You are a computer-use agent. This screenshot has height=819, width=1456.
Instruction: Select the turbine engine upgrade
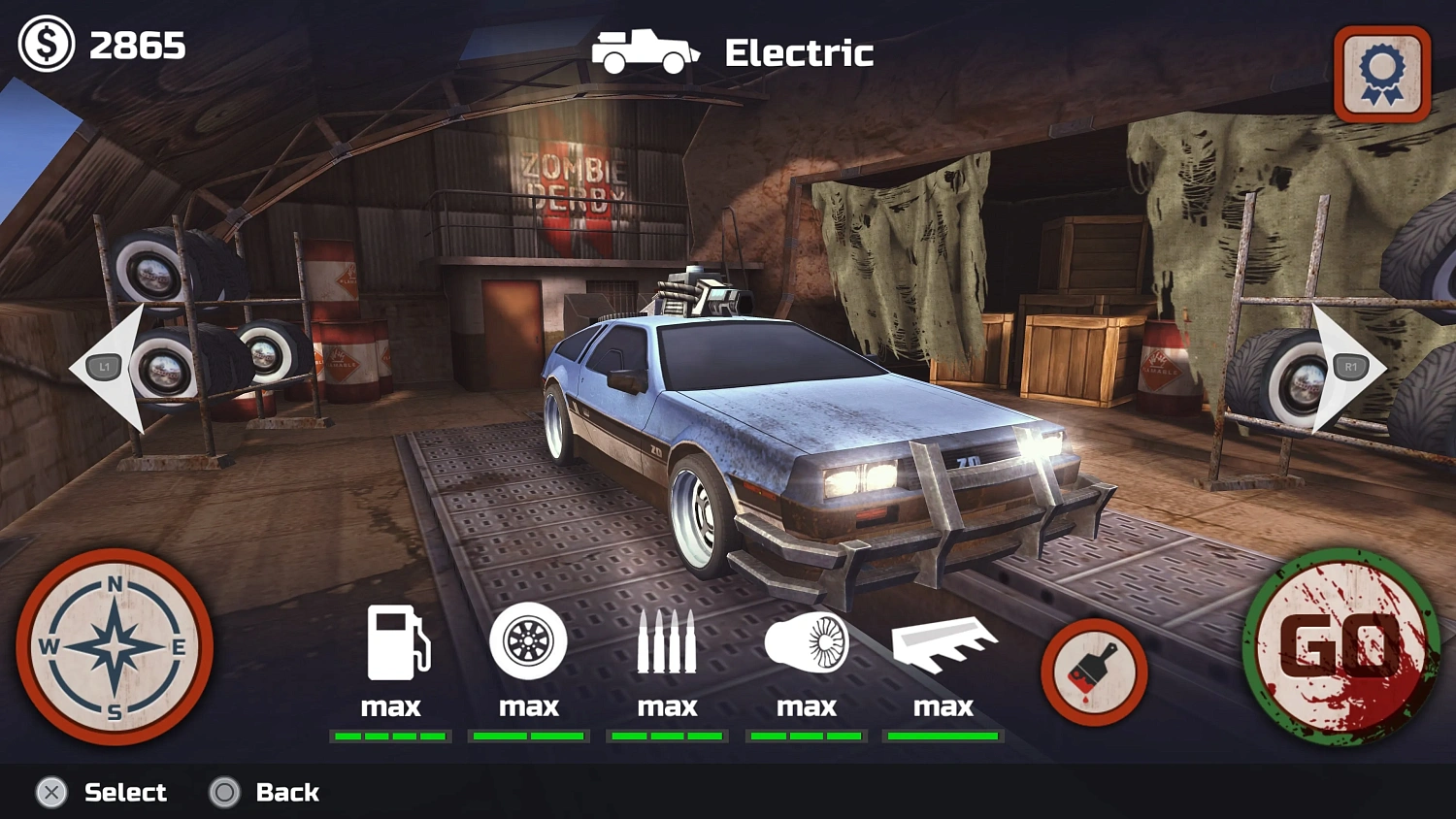[805, 640]
